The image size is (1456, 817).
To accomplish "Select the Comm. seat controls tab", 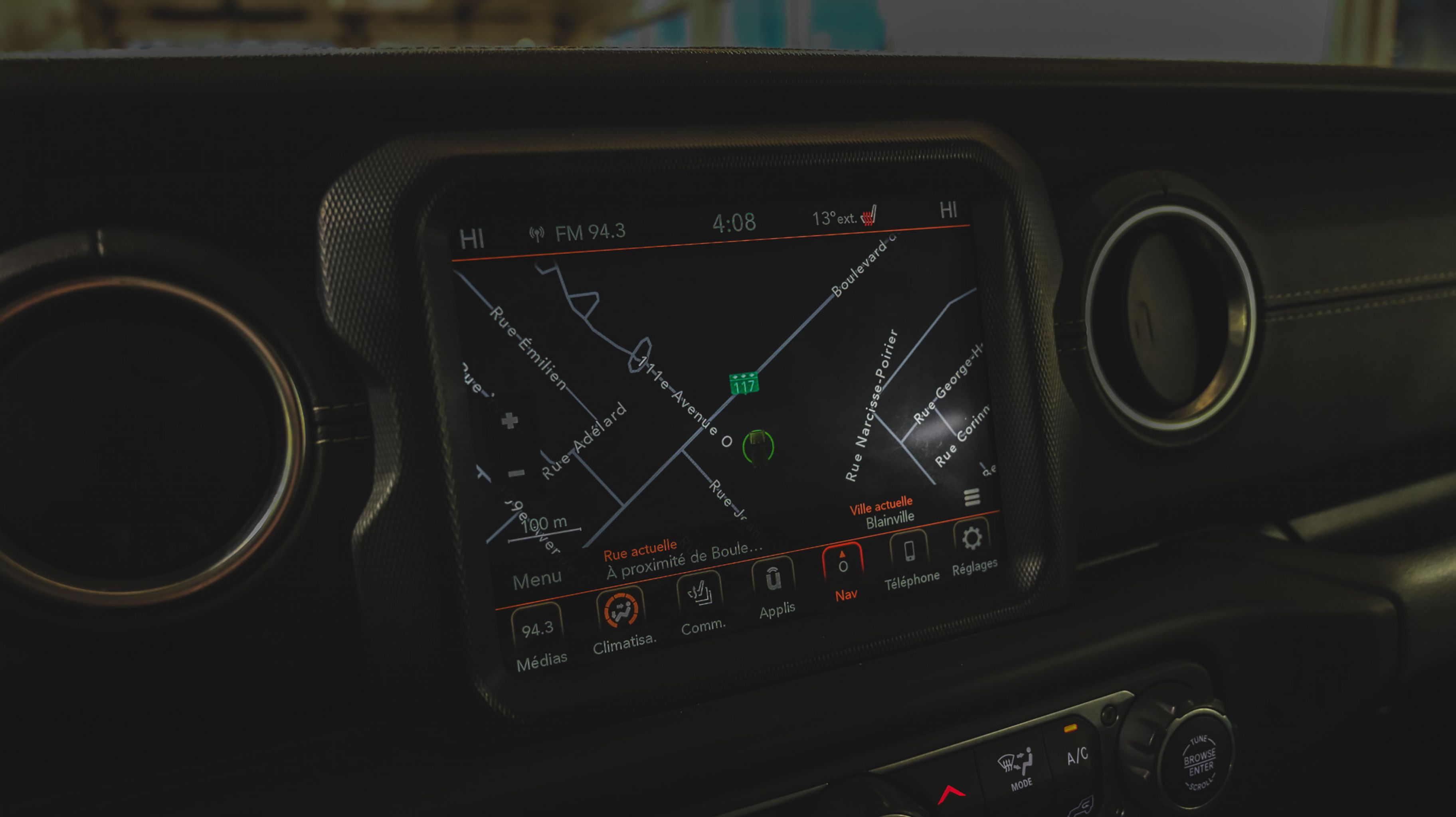I will click(701, 602).
